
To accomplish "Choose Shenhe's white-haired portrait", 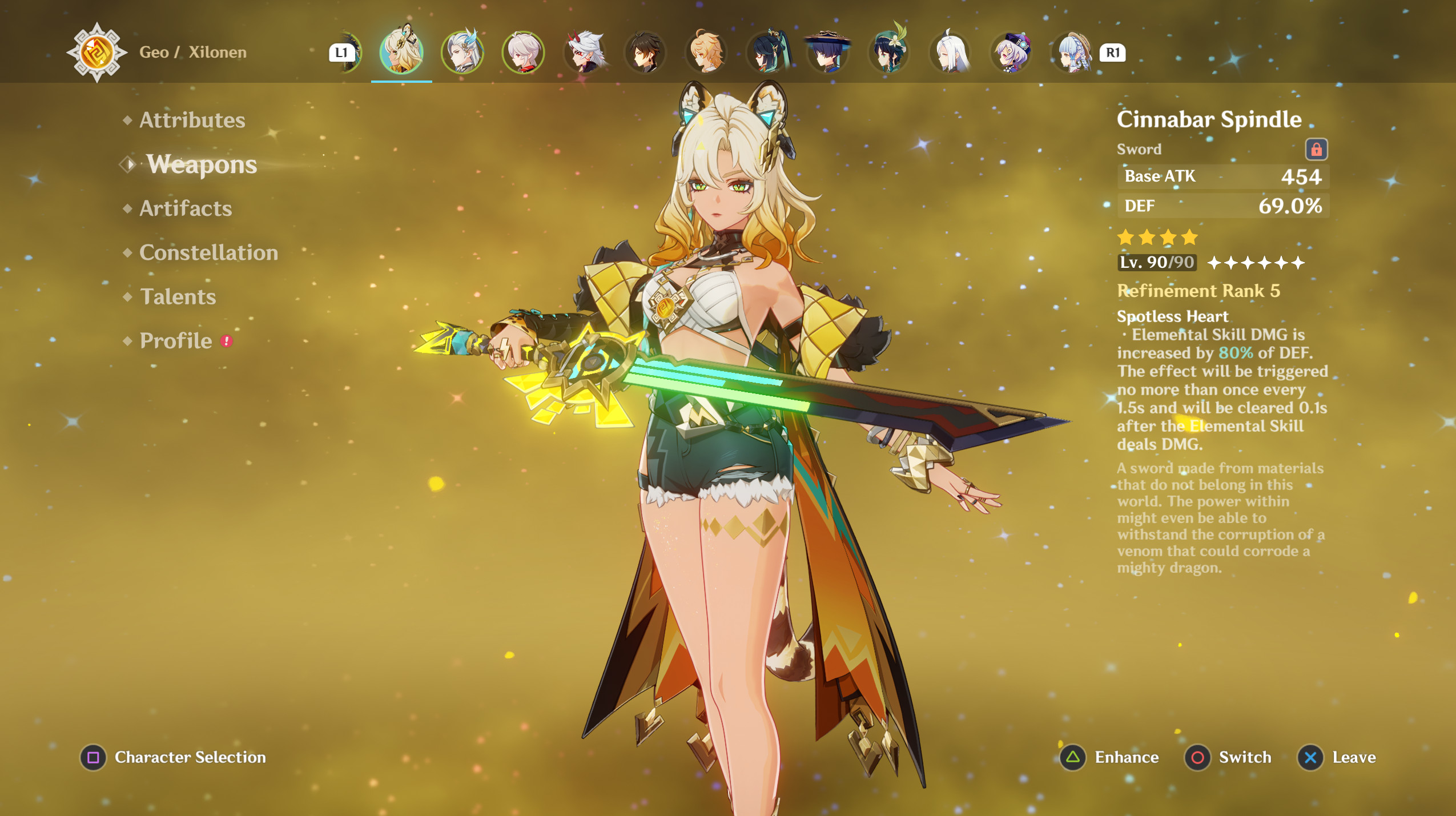I will [x=950, y=53].
